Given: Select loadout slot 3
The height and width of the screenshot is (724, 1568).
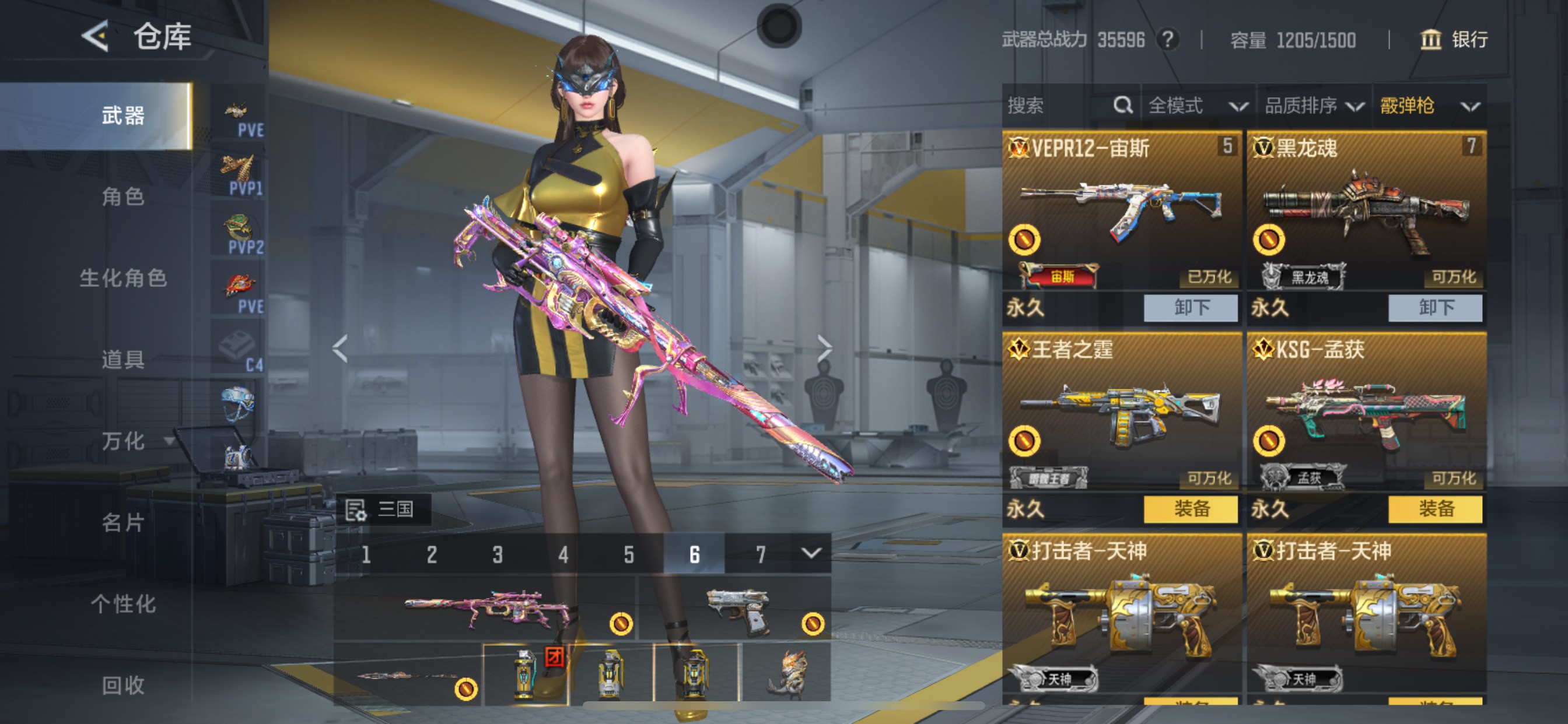Looking at the screenshot, I should pos(498,554).
